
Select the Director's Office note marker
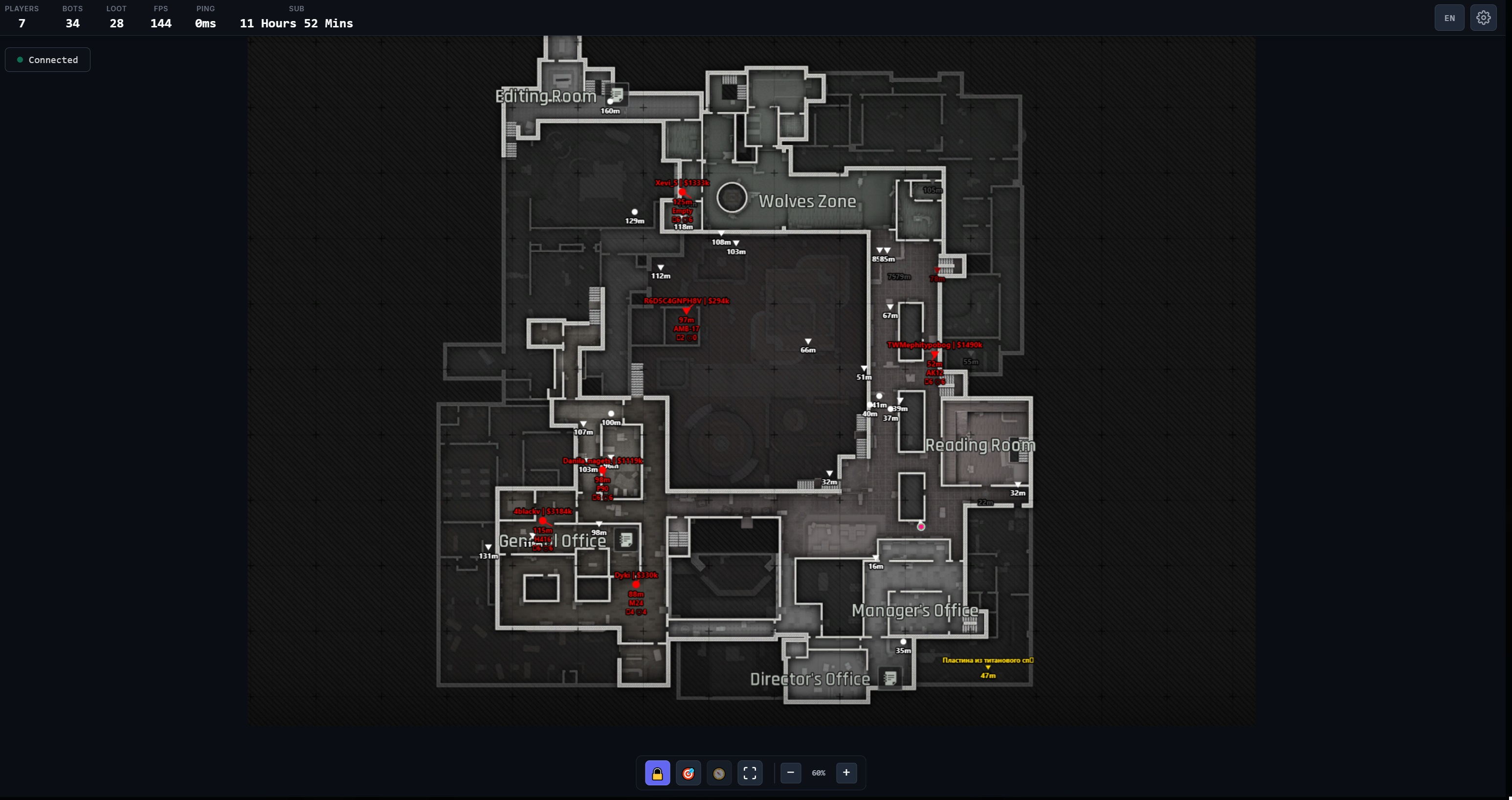tap(890, 678)
